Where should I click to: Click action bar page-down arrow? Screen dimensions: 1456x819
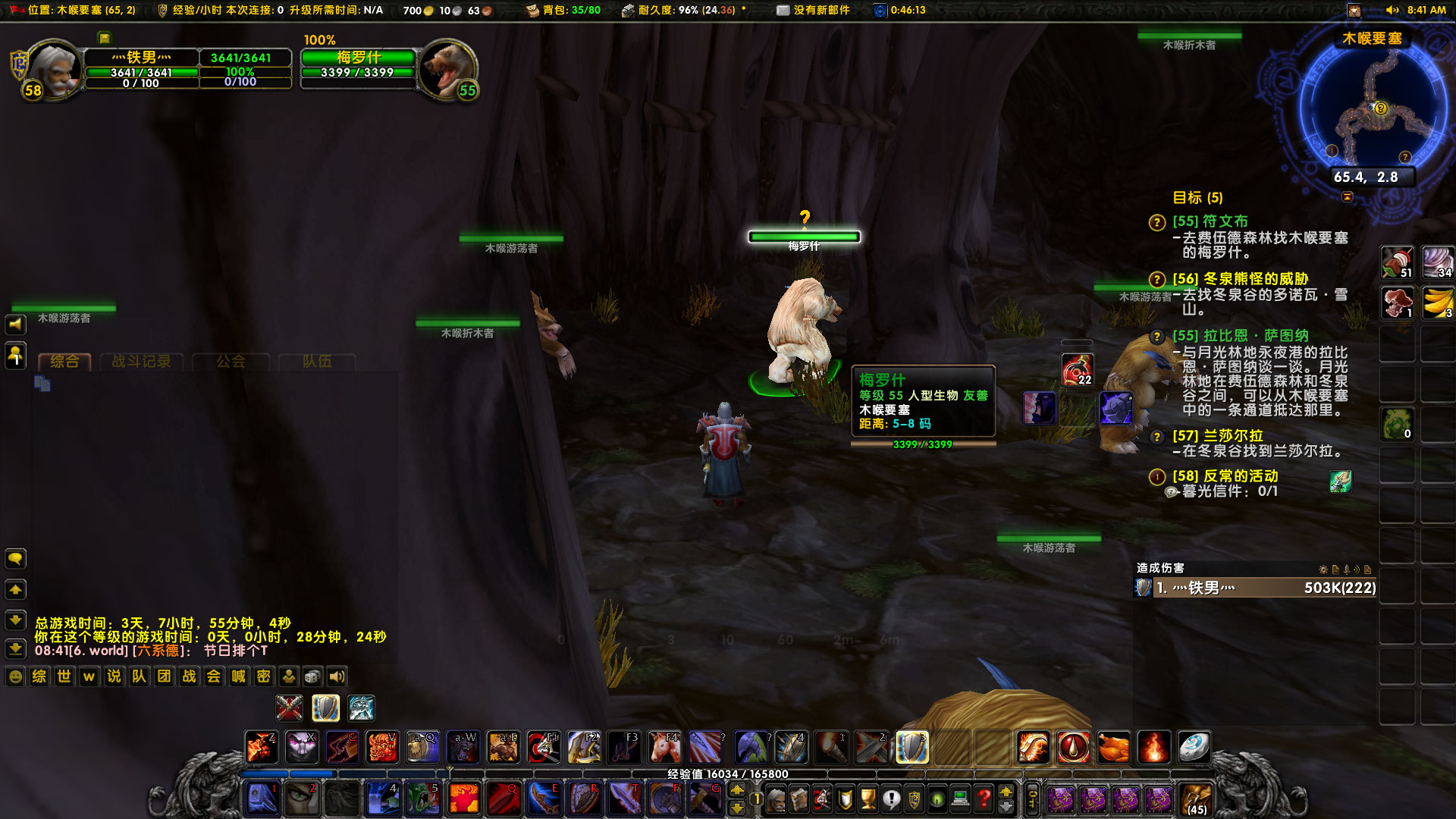pyautogui.click(x=737, y=809)
